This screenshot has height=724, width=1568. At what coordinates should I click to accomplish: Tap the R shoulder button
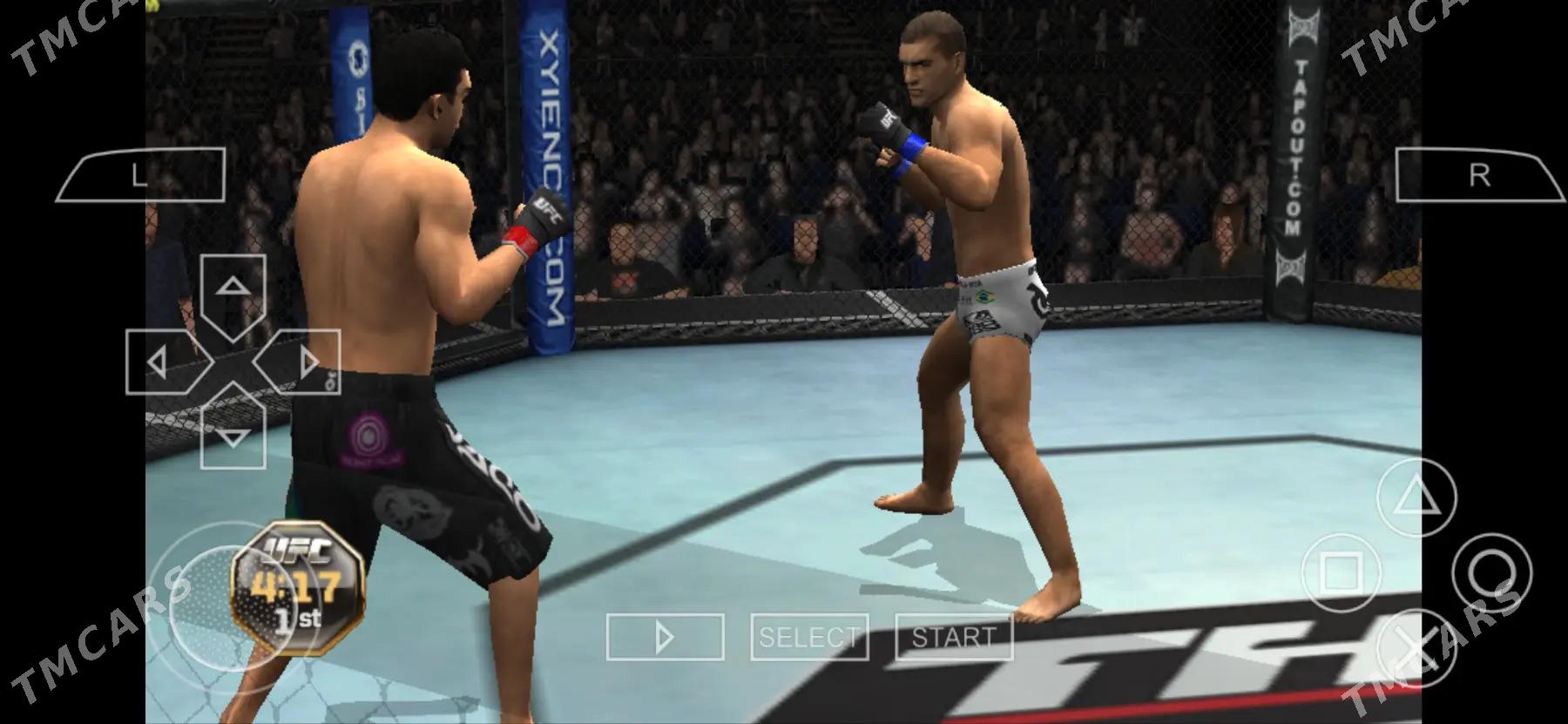pos(1478,175)
